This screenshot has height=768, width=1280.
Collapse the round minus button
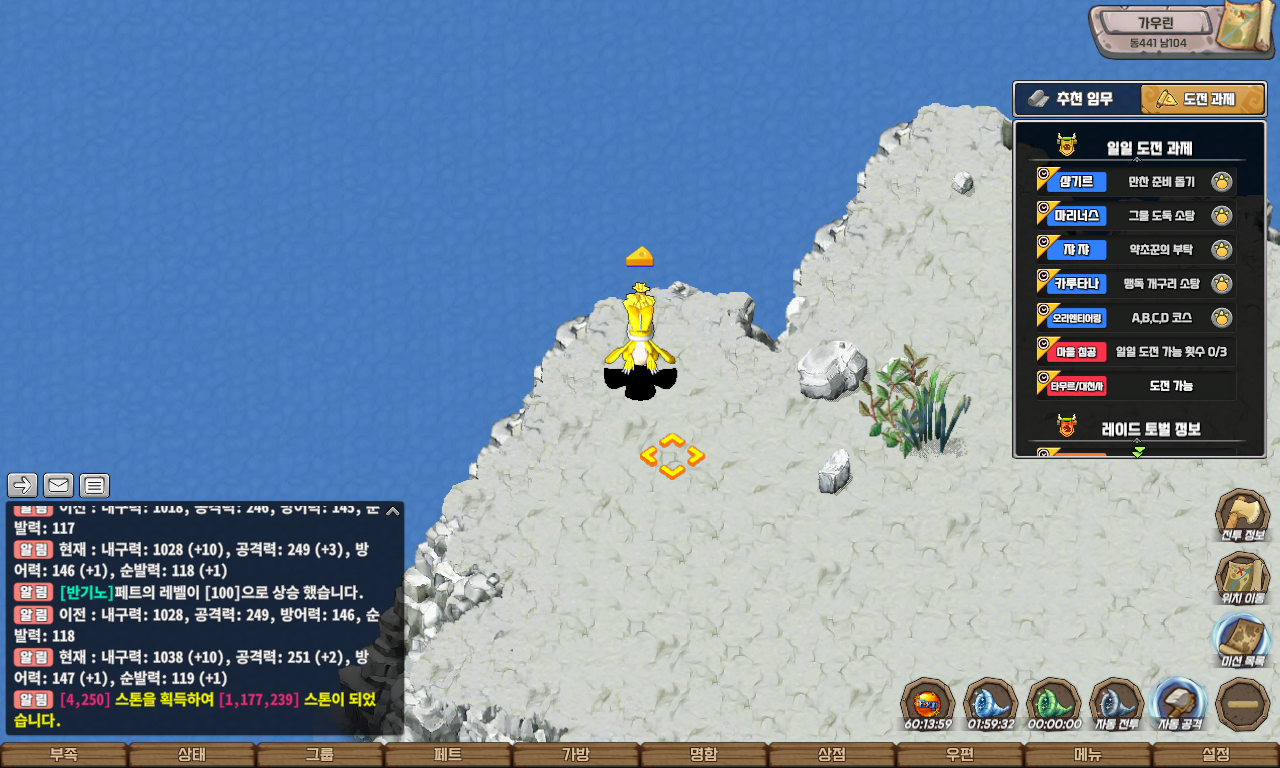(1242, 703)
